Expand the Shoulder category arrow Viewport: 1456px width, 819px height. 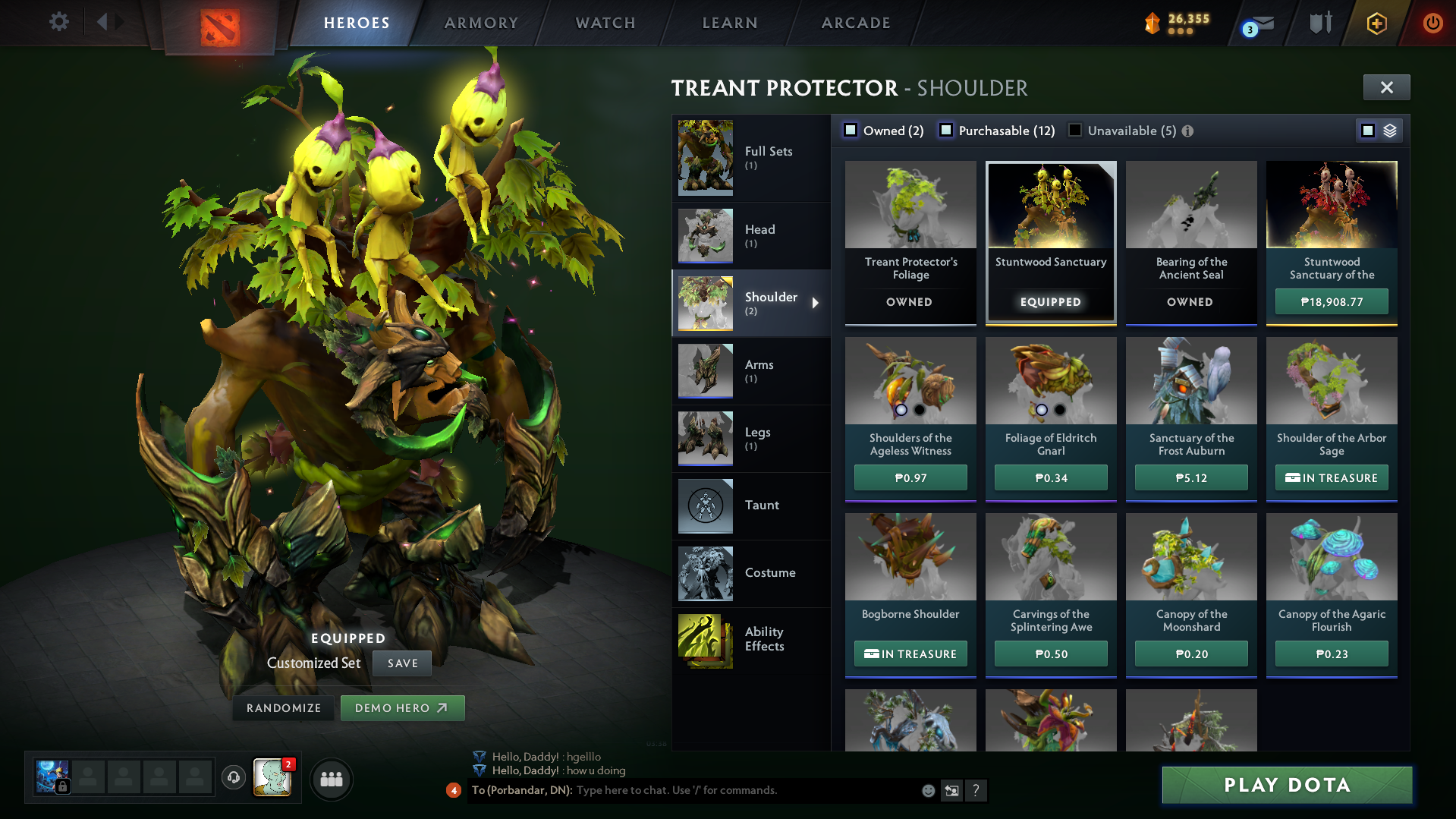816,303
